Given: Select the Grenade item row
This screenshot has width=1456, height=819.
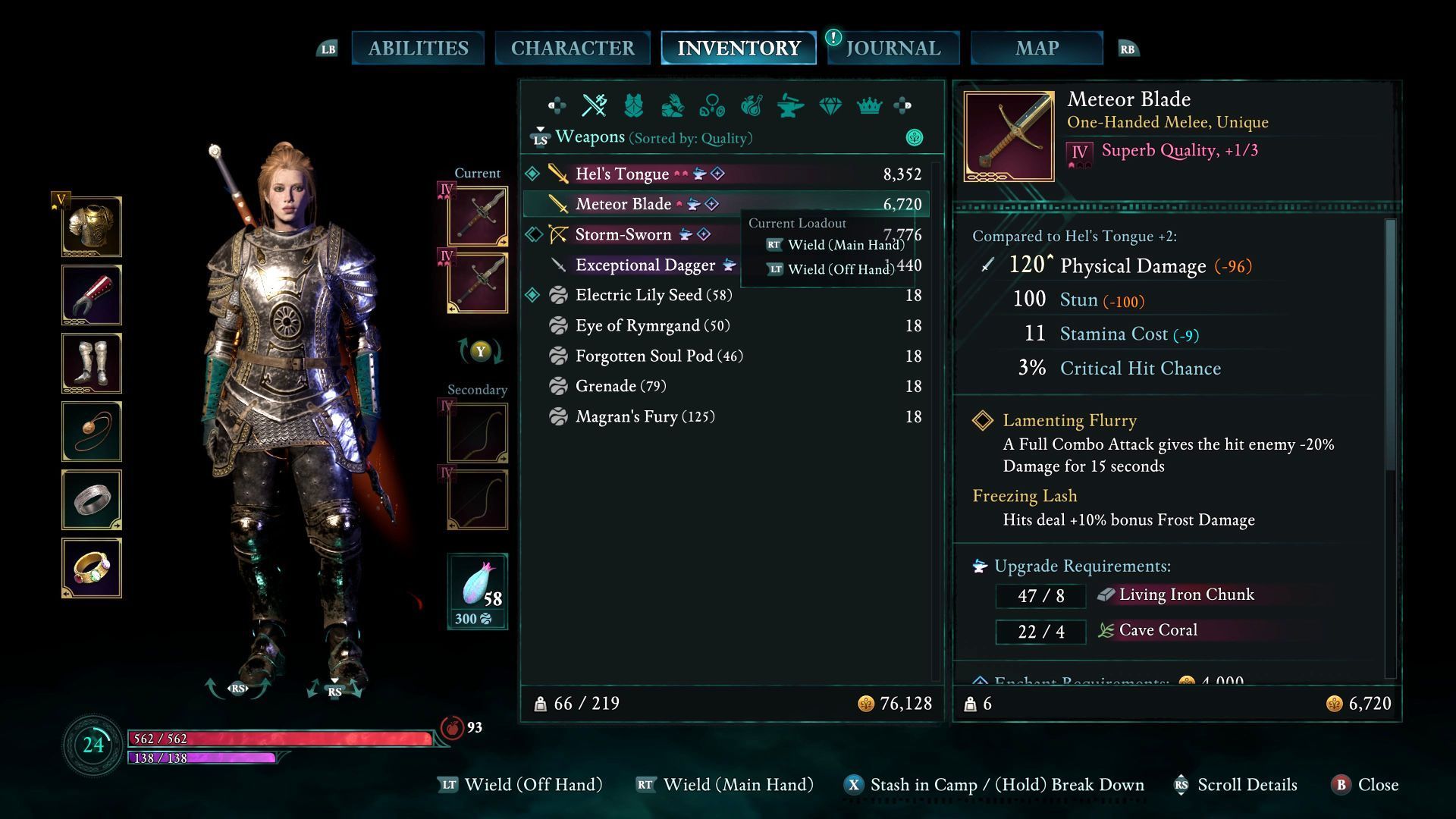Looking at the screenshot, I should coord(620,386).
